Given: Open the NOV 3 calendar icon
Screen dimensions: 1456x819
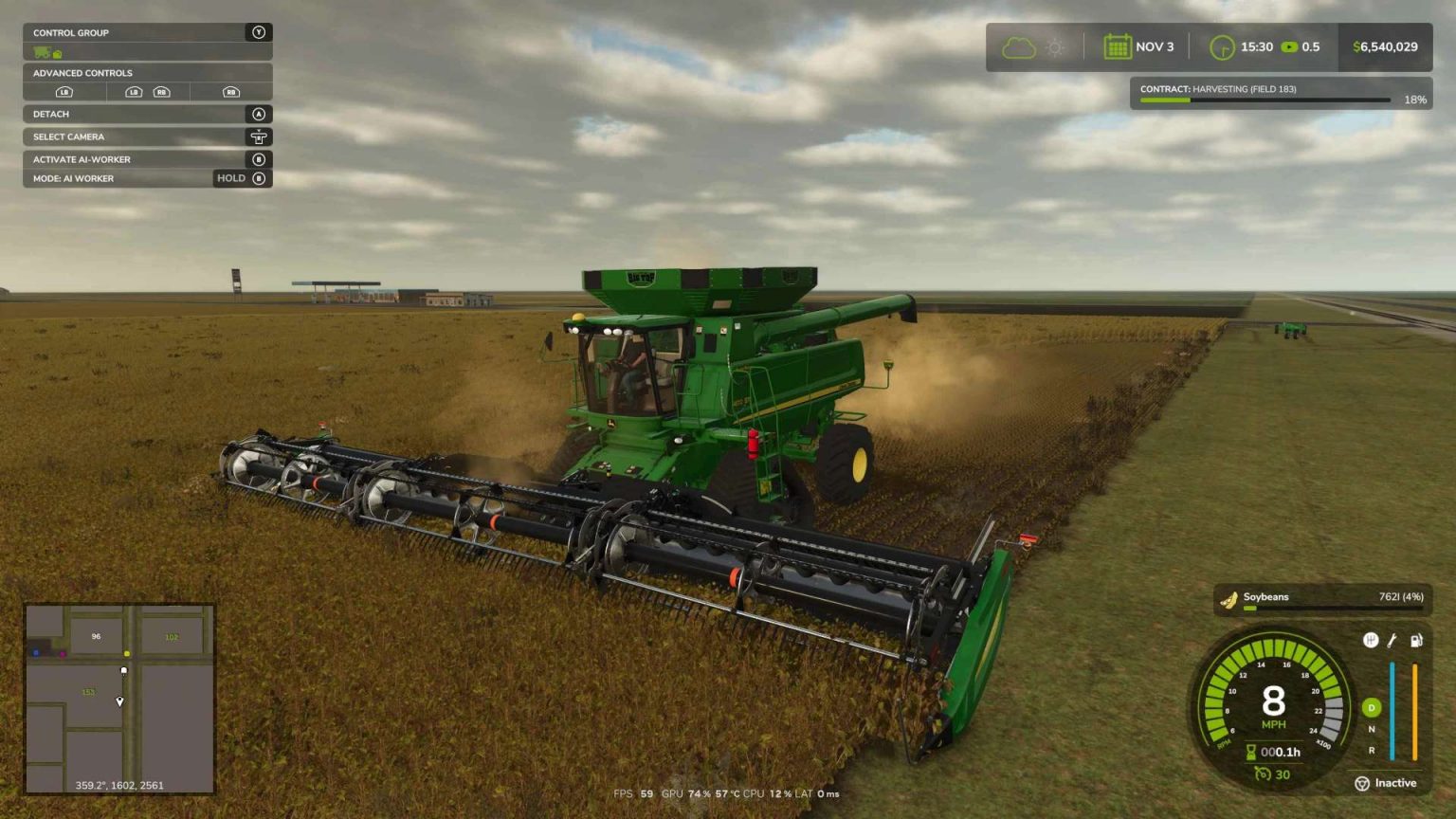Looking at the screenshot, I should (x=1119, y=45).
